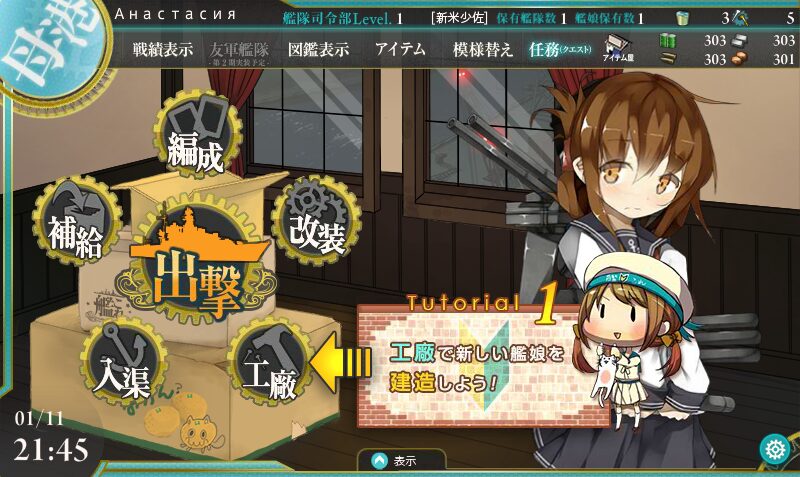Open the アイテム item menu
Viewport: 800px width, 477px height.
(x=400, y=50)
